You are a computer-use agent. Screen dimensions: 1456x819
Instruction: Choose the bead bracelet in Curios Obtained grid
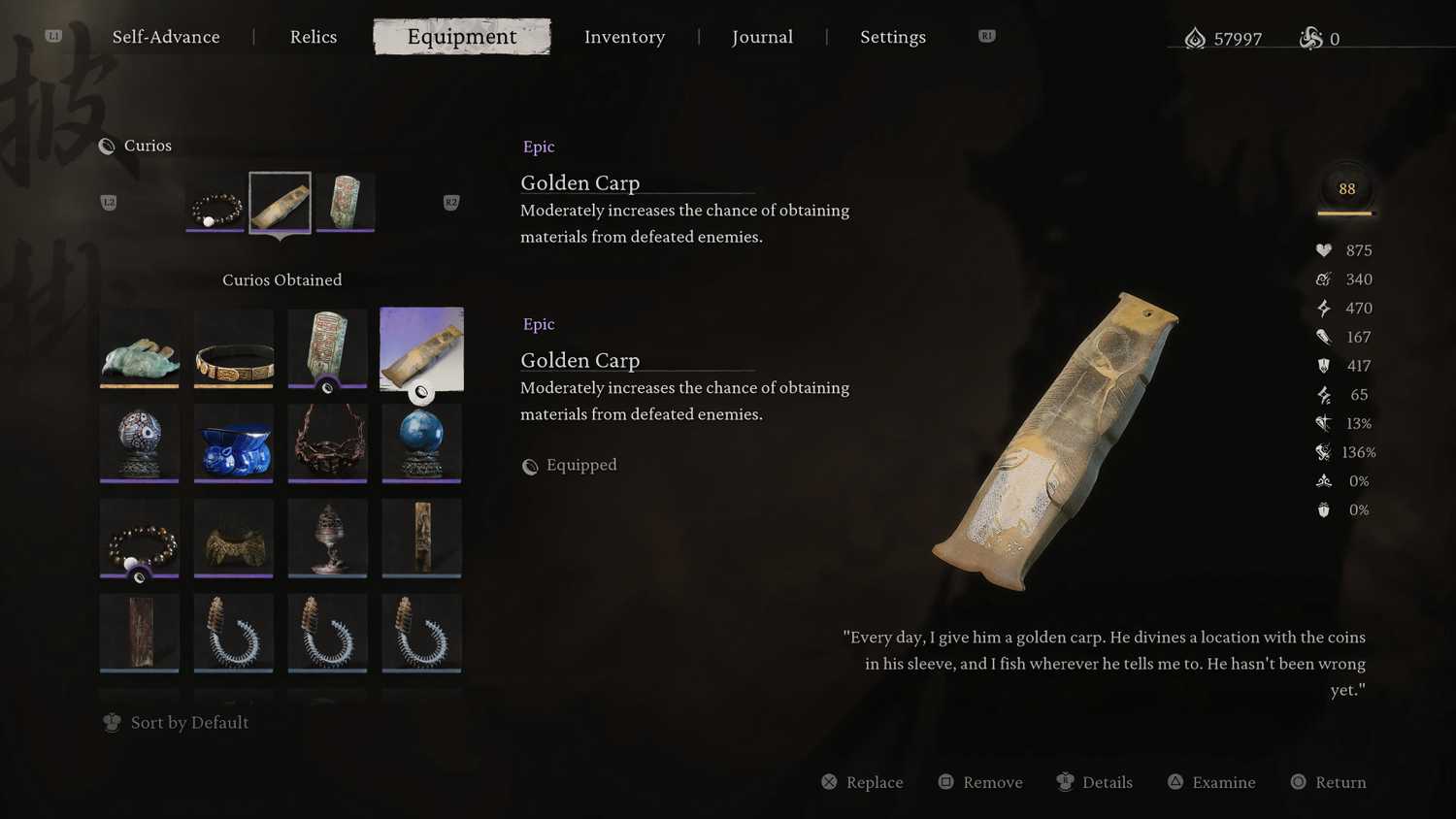point(140,538)
